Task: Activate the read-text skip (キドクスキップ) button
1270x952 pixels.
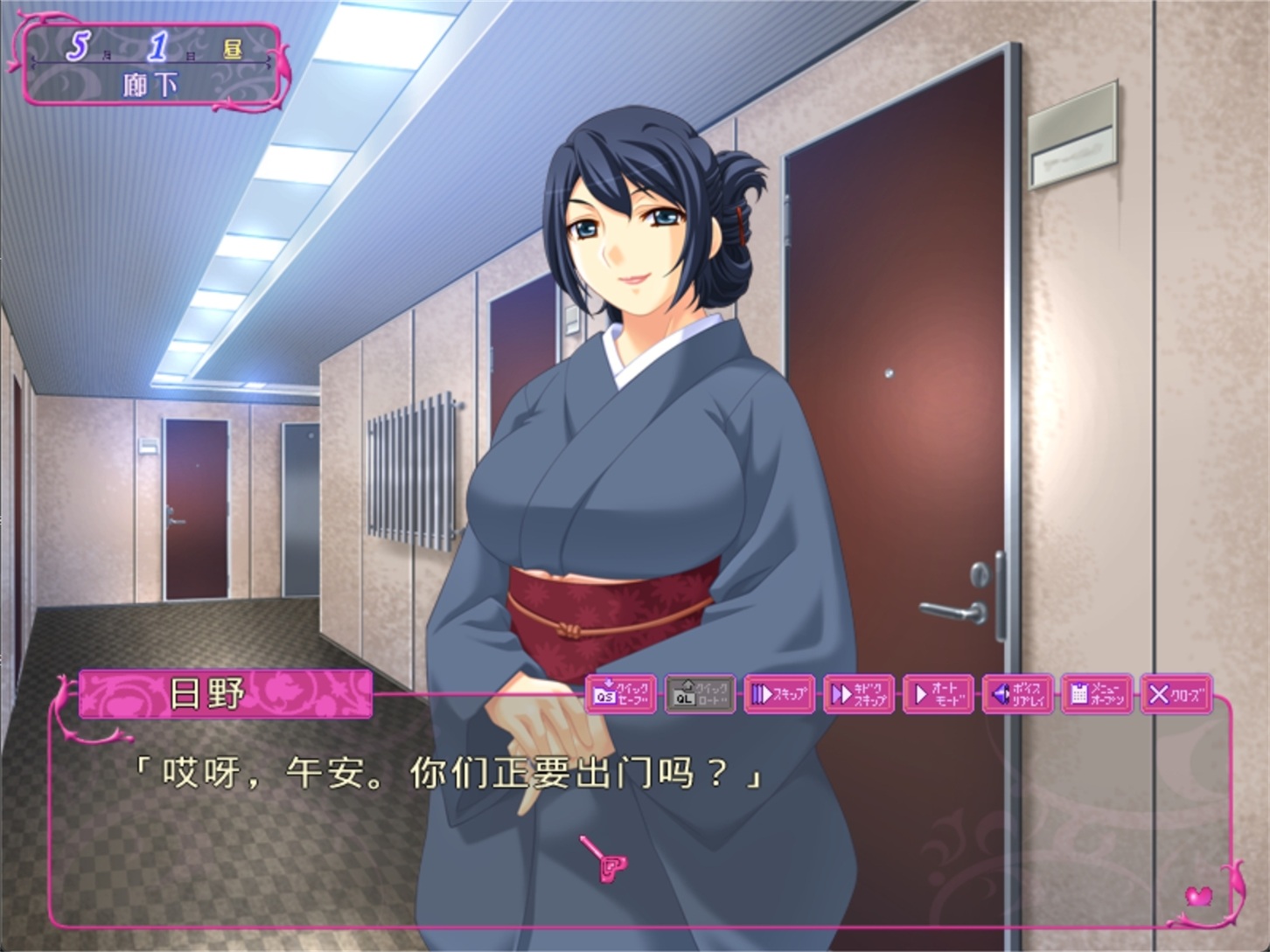Action: coord(858,694)
